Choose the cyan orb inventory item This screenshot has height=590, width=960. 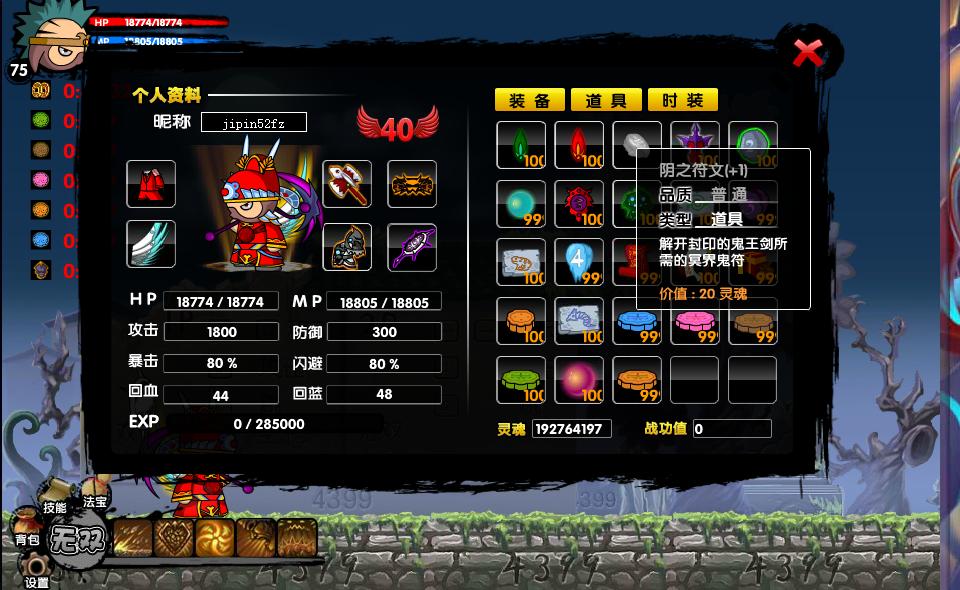[x=521, y=204]
